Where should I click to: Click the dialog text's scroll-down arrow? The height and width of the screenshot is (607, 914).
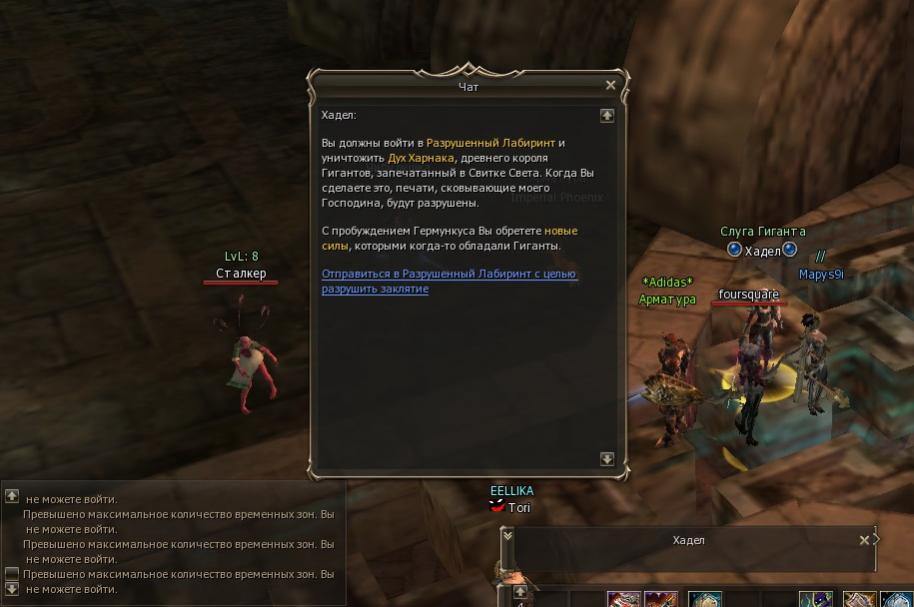(606, 459)
